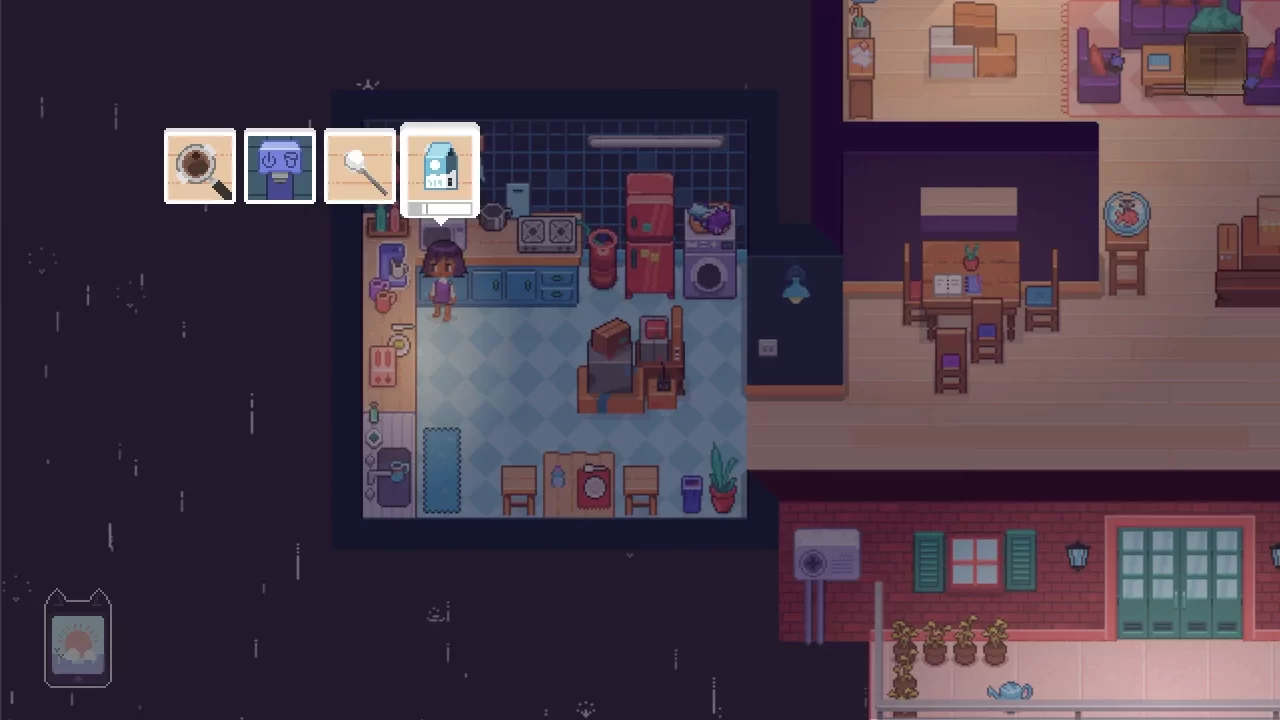Select the milk carton item

coord(440,166)
